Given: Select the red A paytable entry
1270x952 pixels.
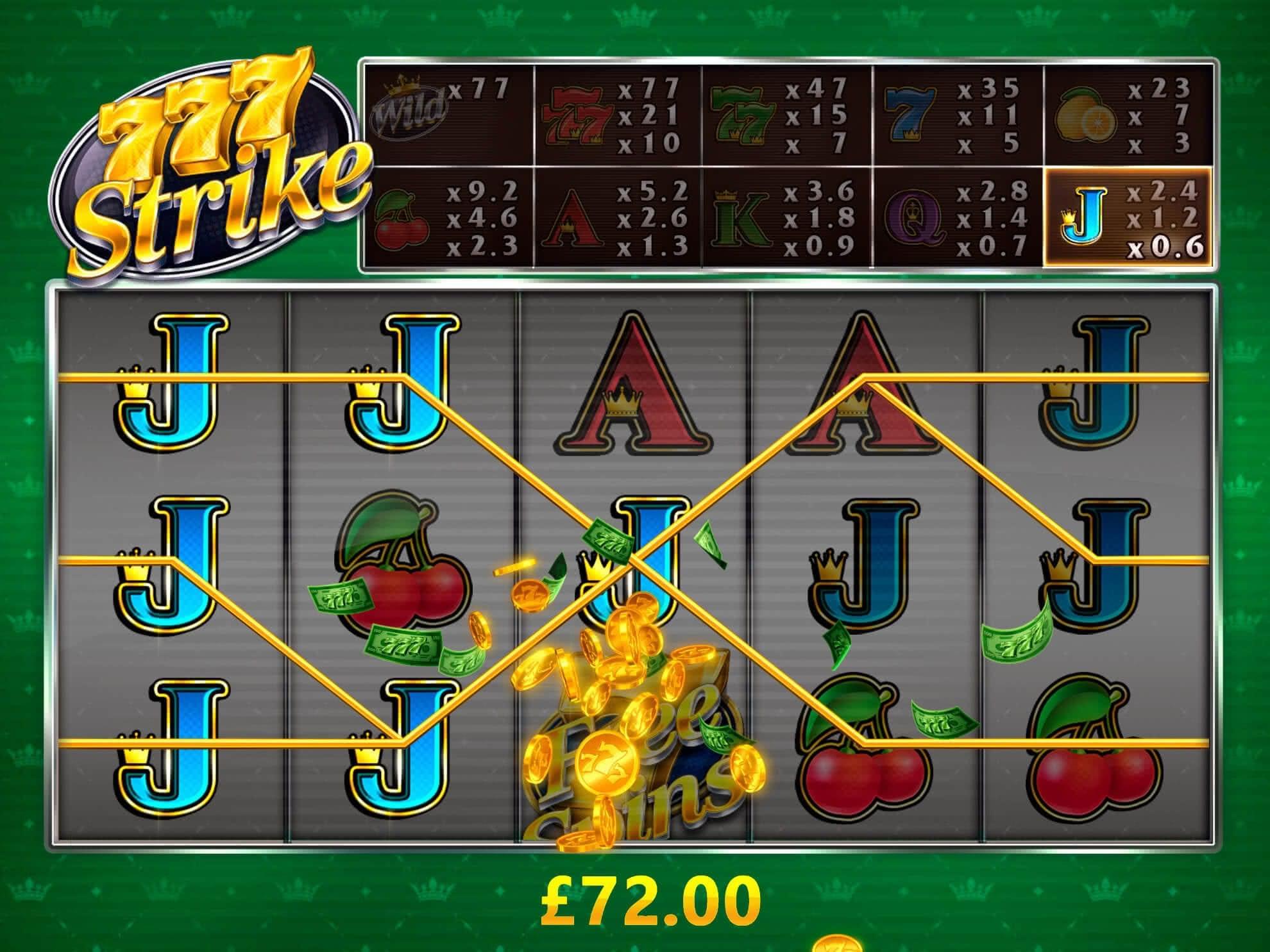Looking at the screenshot, I should (x=617, y=217).
